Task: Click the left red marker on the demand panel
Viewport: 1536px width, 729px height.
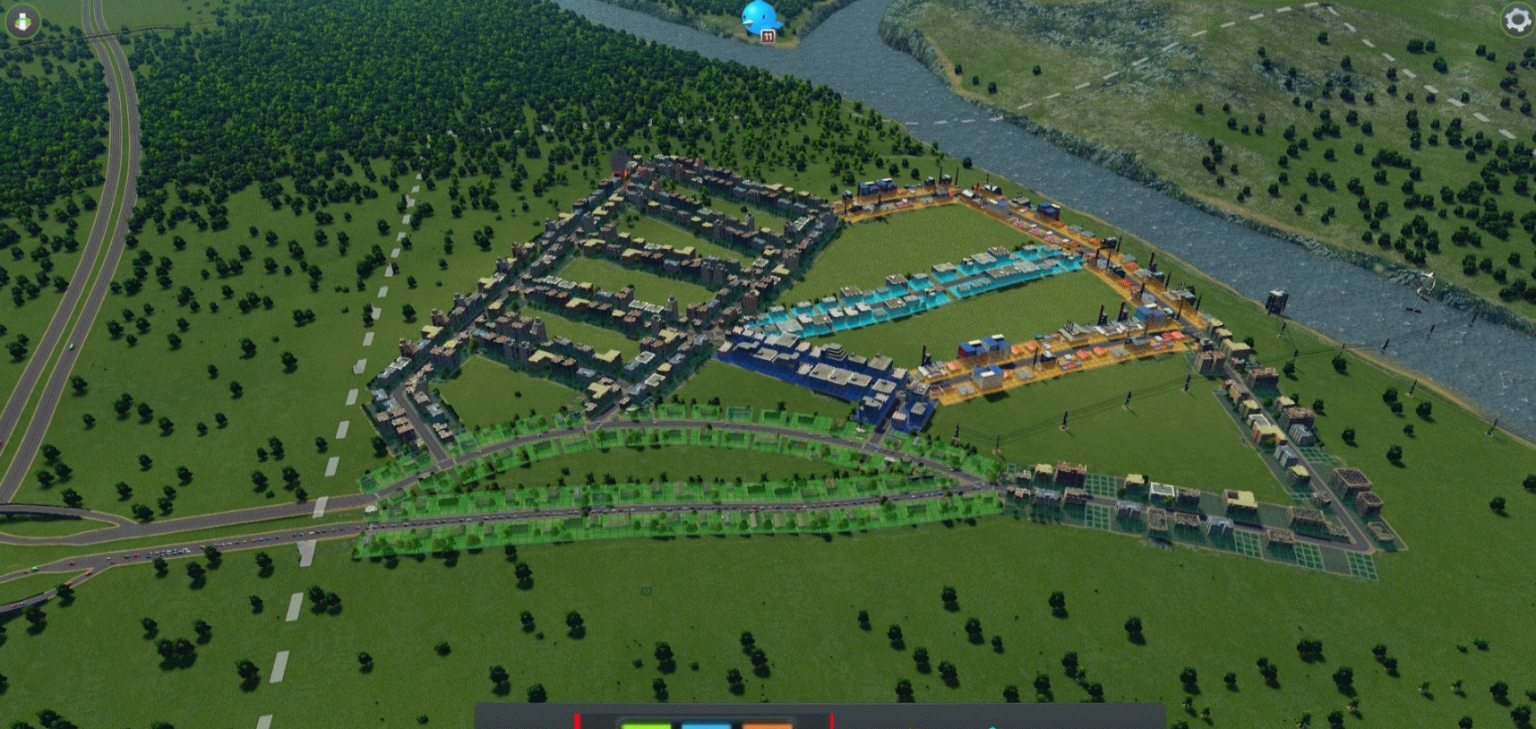Action: coord(577,720)
